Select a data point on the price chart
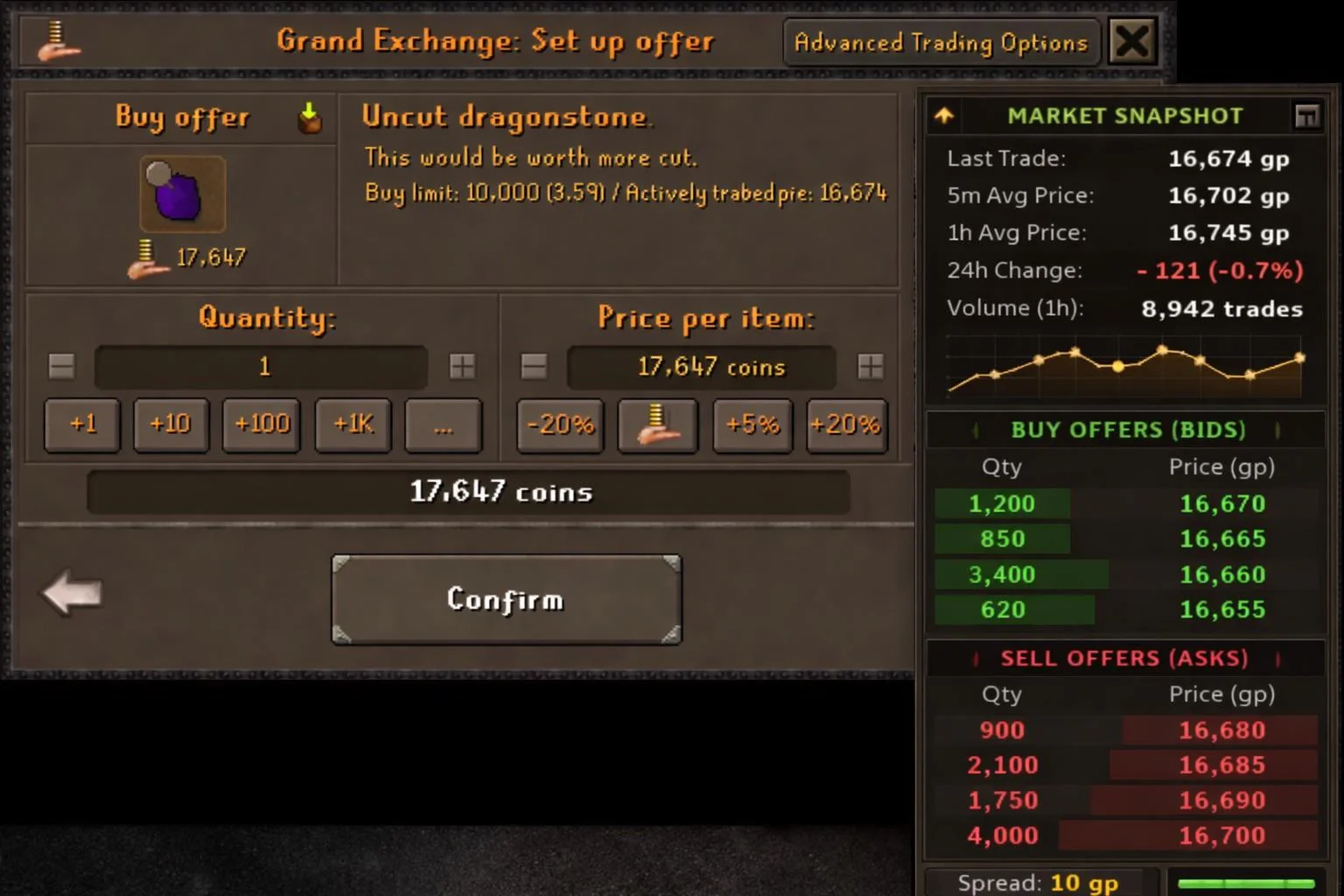This screenshot has height=896, width=1344. pos(1117,368)
